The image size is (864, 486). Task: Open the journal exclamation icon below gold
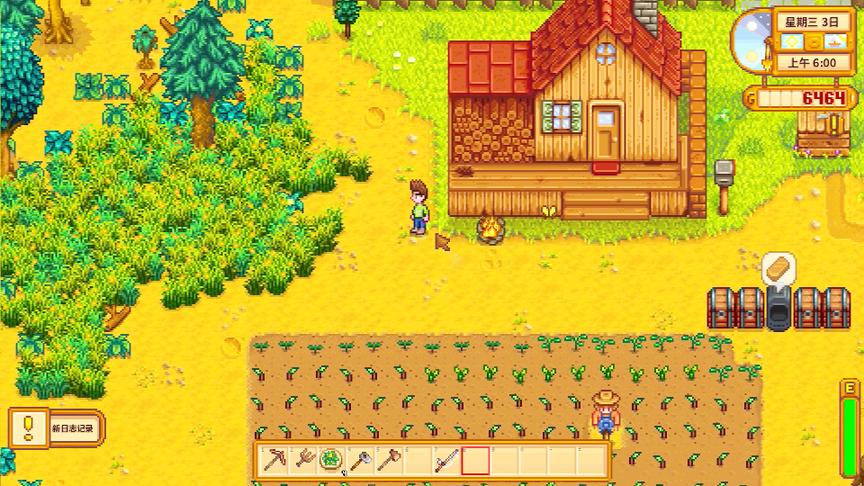point(833,125)
